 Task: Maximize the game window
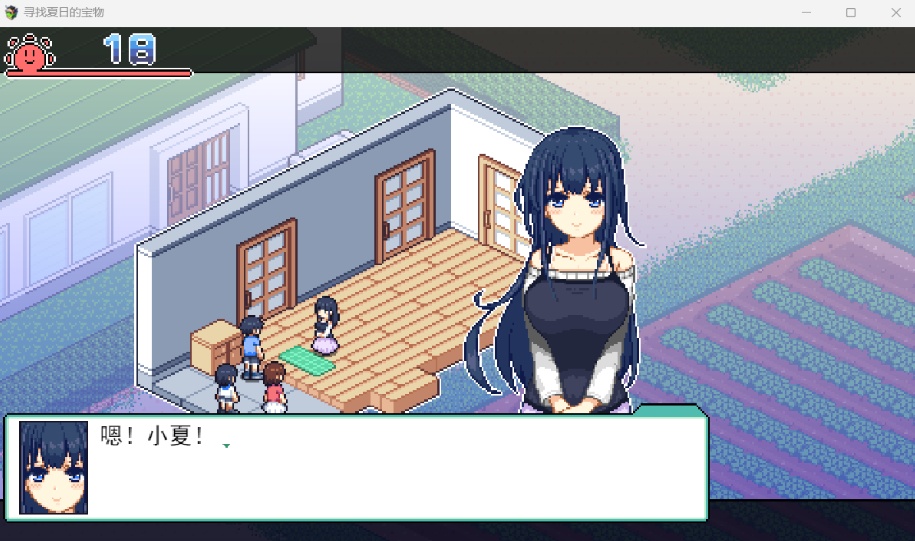[x=851, y=13]
